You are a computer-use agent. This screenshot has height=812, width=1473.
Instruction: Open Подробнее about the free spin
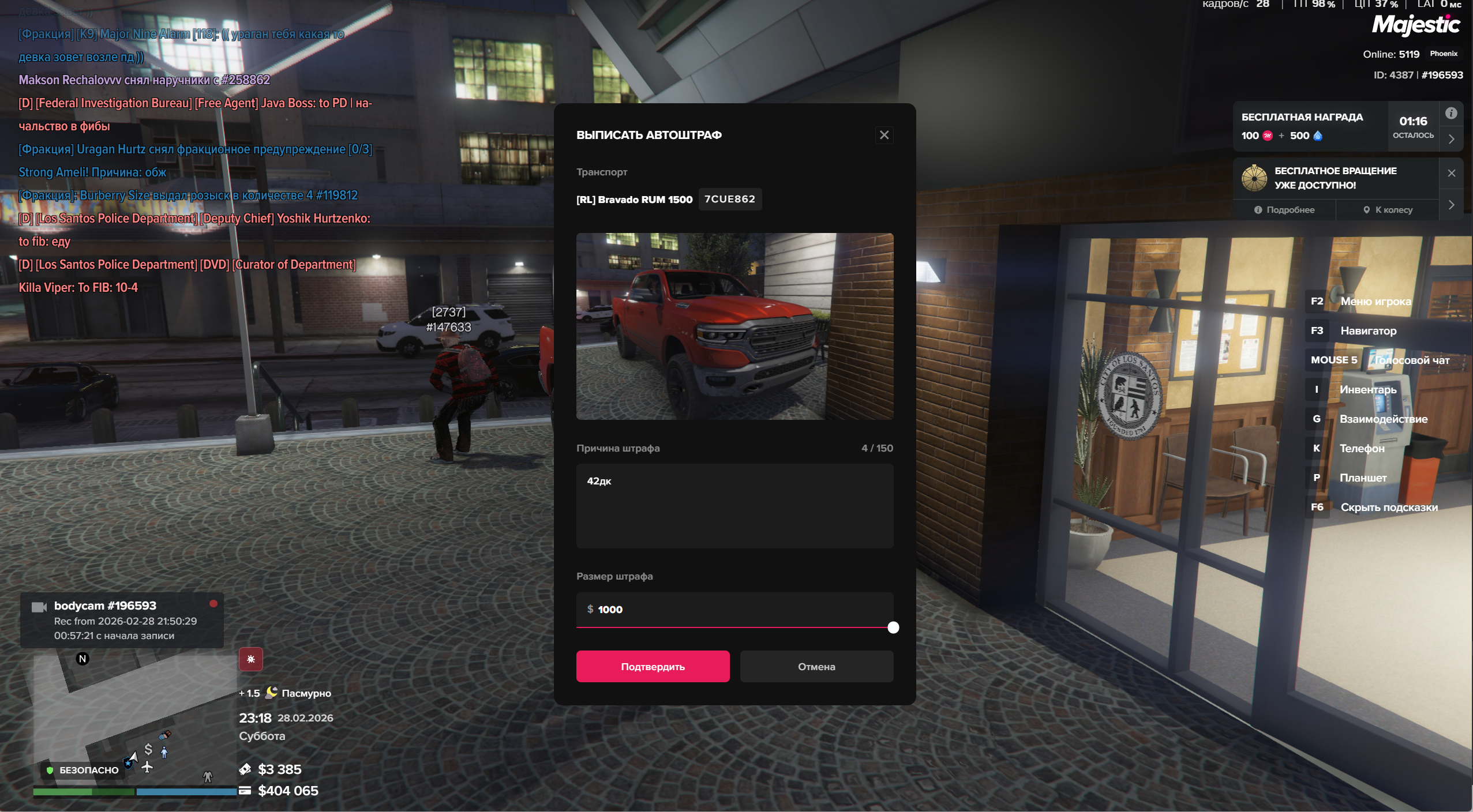point(1284,210)
